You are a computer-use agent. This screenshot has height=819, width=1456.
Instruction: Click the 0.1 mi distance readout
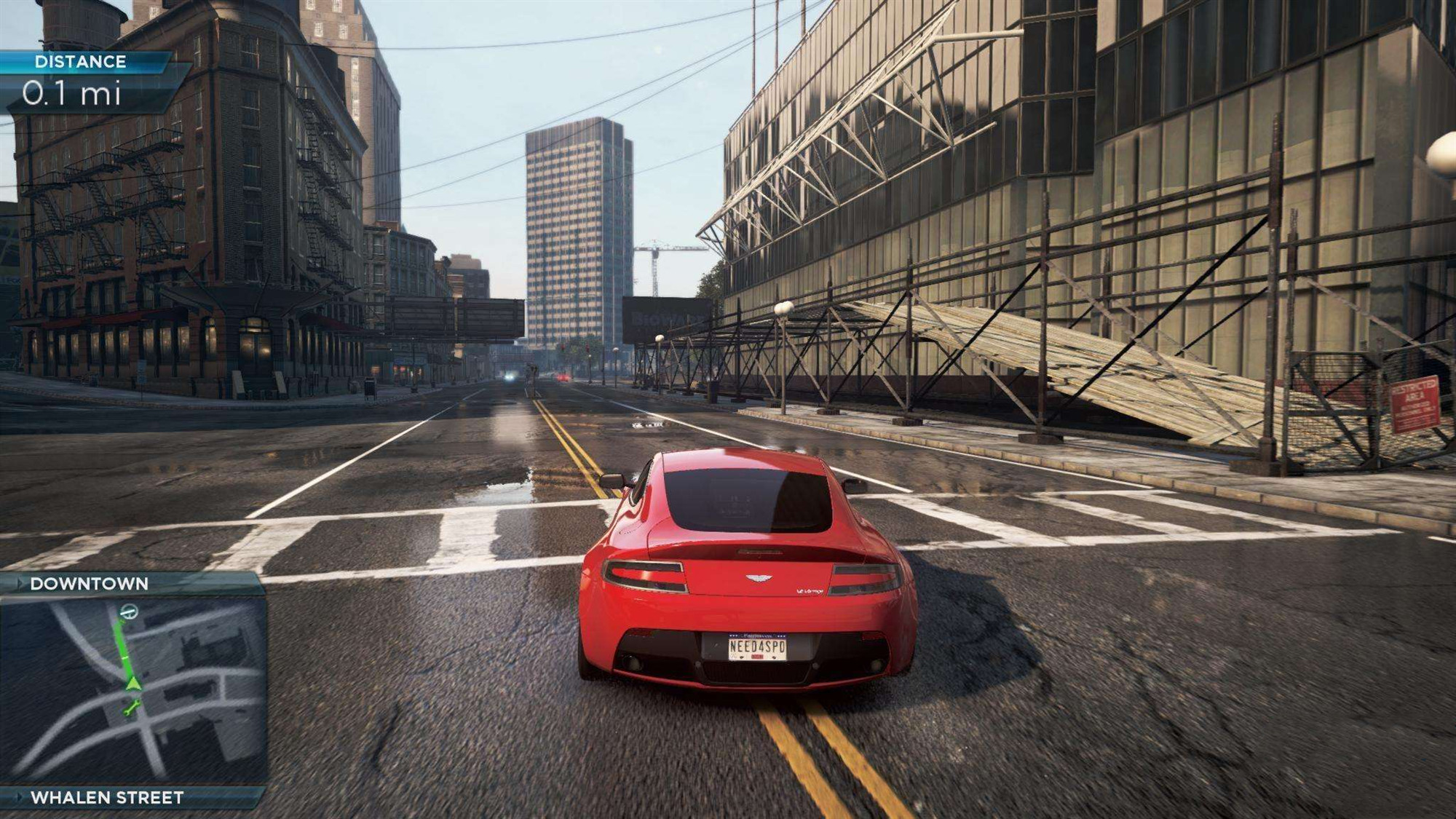73,95
